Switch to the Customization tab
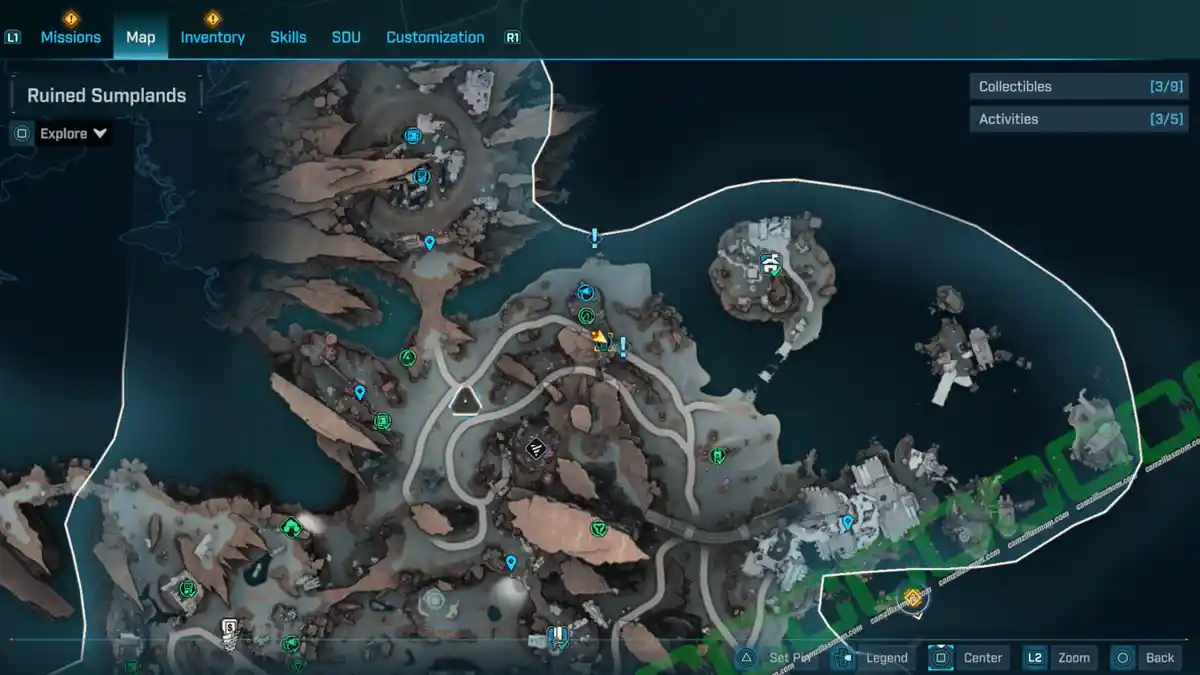The width and height of the screenshot is (1200, 675). [x=435, y=37]
